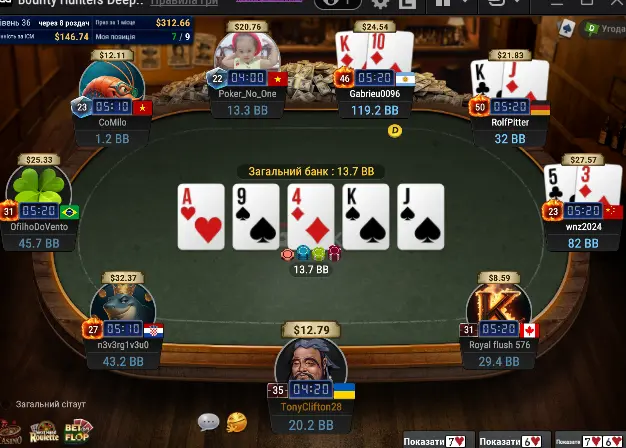Select player n3v3rg1v3u0's avatar
The height and width of the screenshot is (448, 626).
[x=125, y=308]
